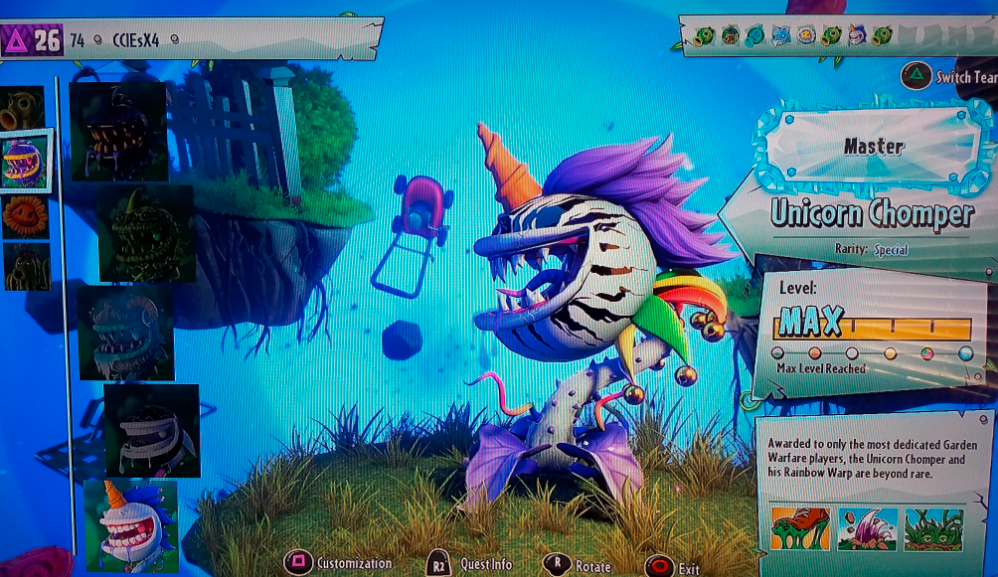998x577 pixels.
Task: Choose the grey armored striped Chomper variant
Action: (152, 430)
